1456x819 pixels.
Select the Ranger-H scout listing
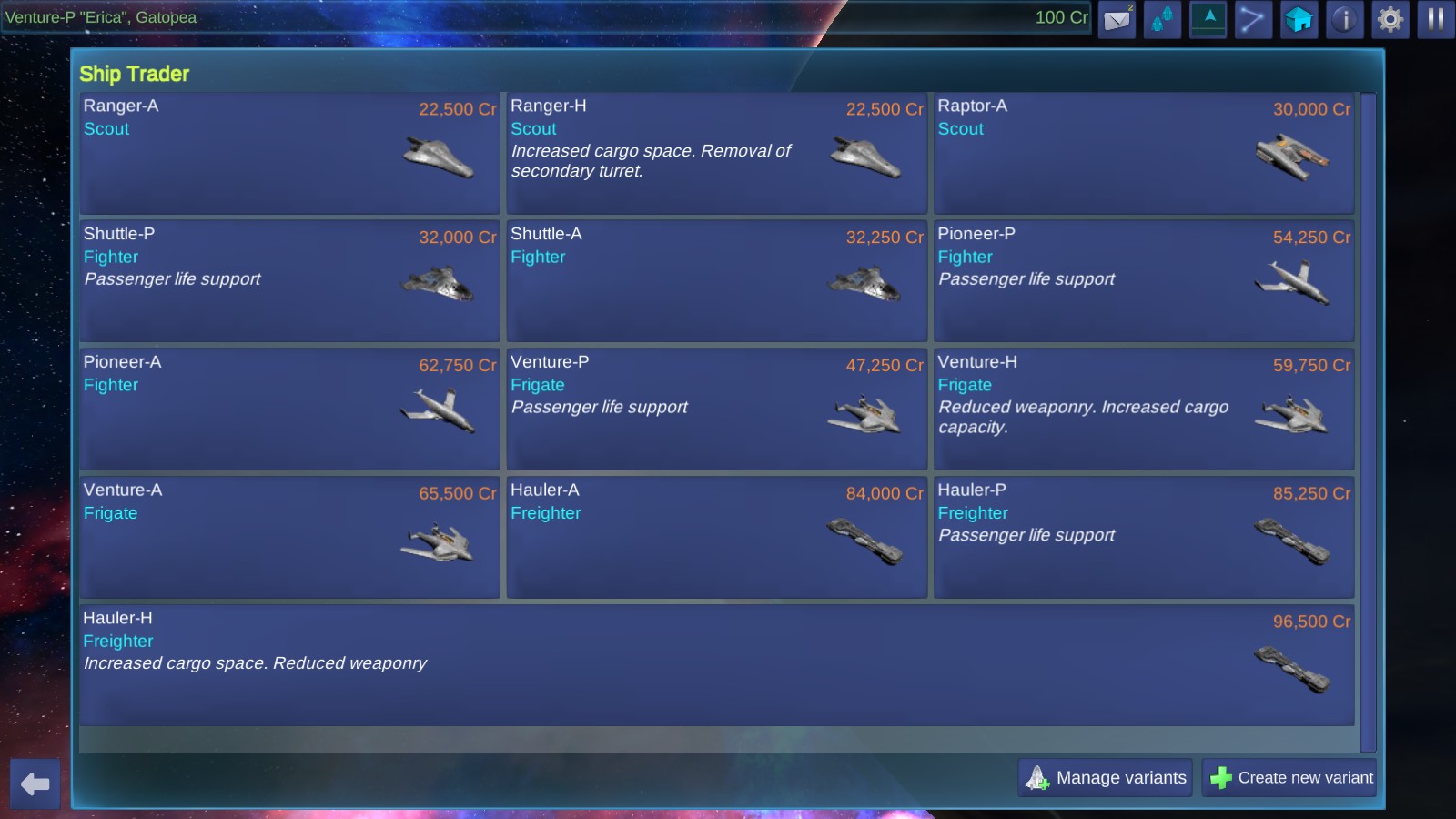716,153
